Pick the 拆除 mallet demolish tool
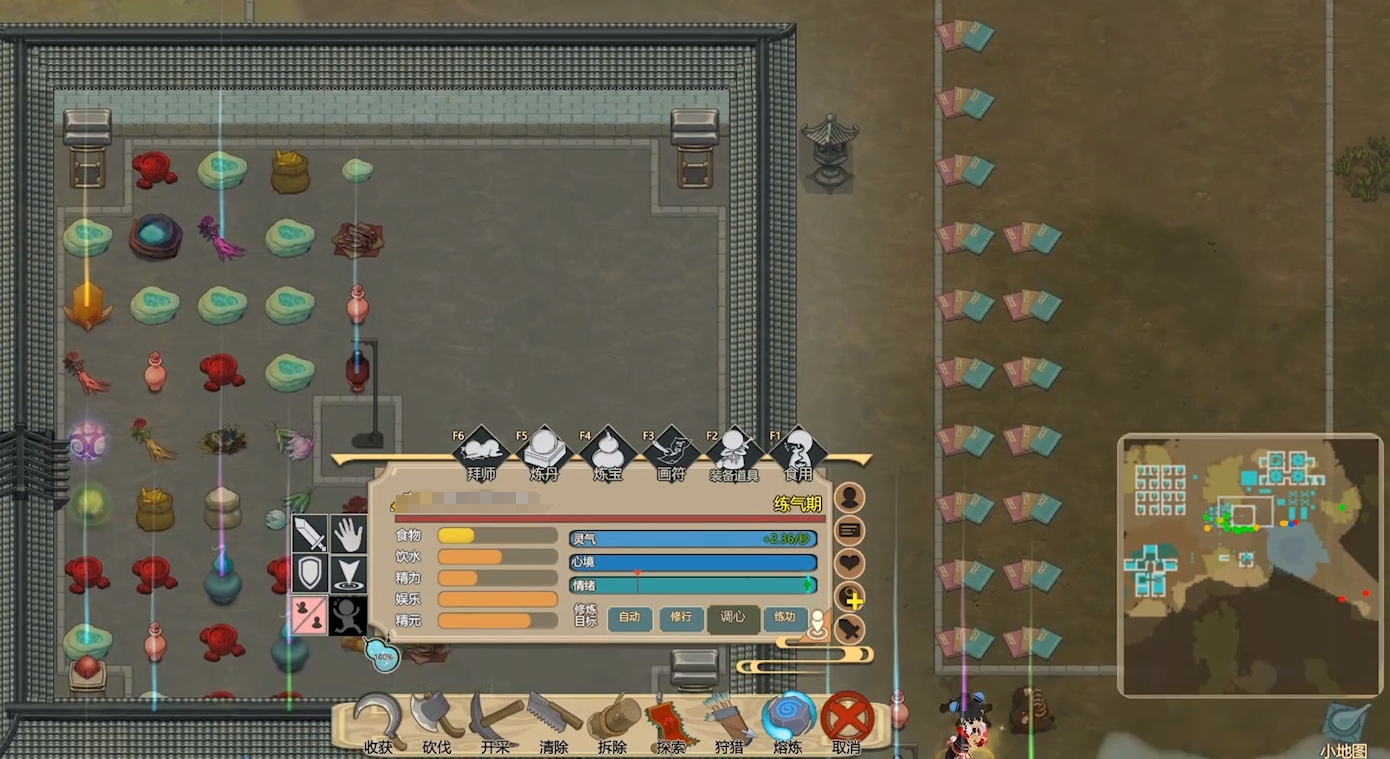Screen dimensions: 1390x759 click(612, 722)
